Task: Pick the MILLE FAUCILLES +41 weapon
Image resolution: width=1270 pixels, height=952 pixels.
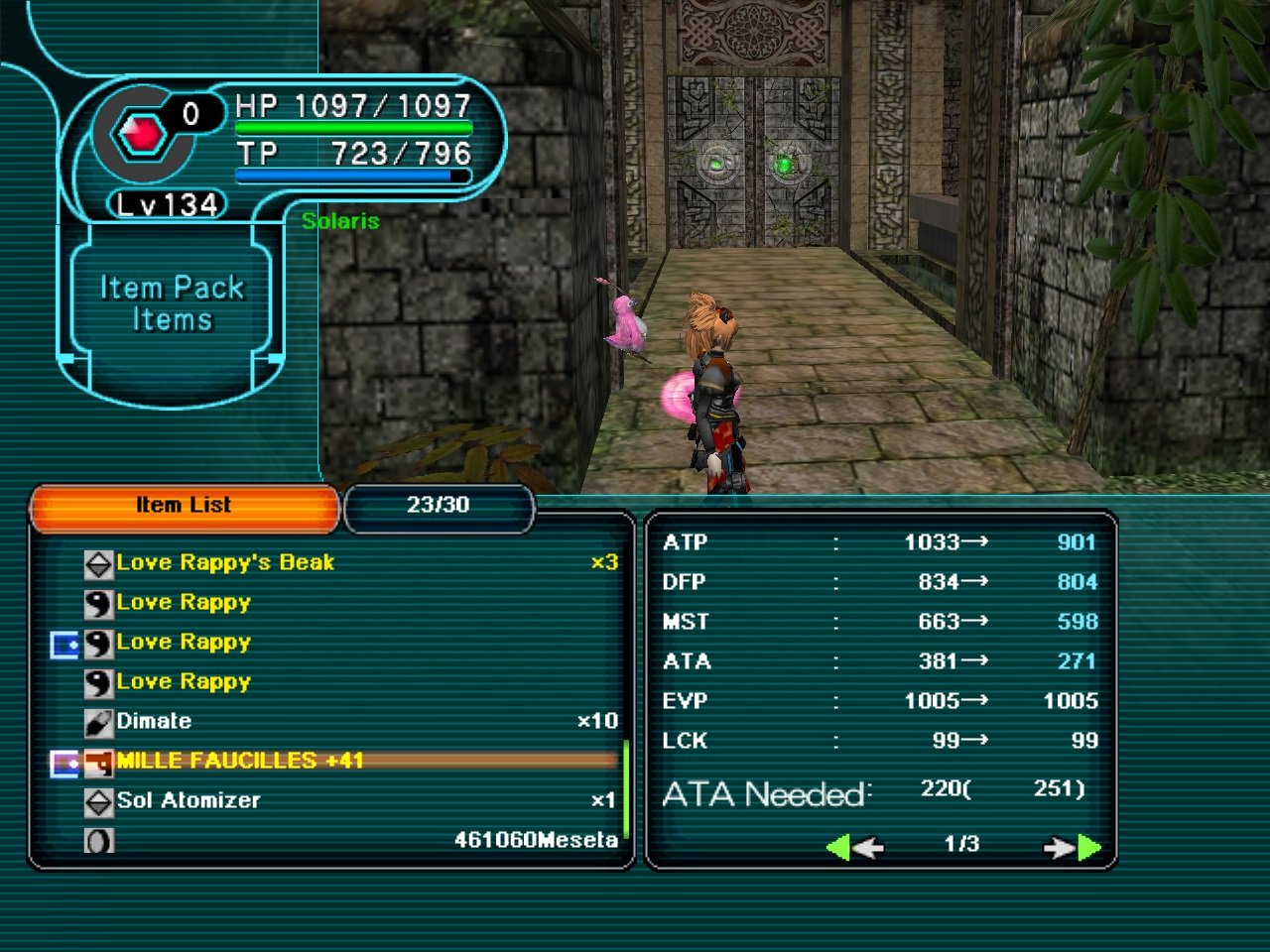Action: click(x=239, y=762)
